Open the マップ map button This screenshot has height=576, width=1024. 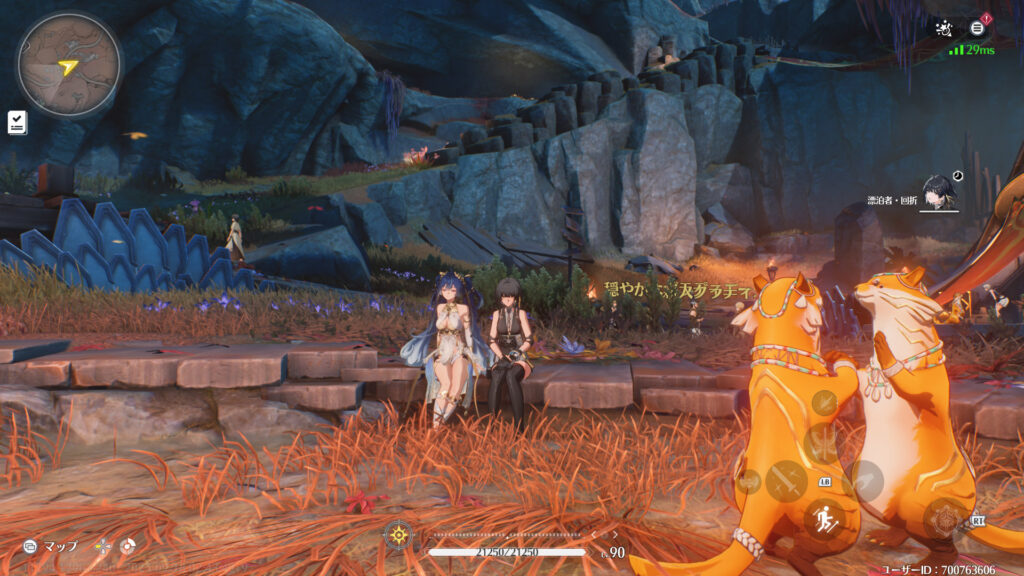(x=52, y=547)
